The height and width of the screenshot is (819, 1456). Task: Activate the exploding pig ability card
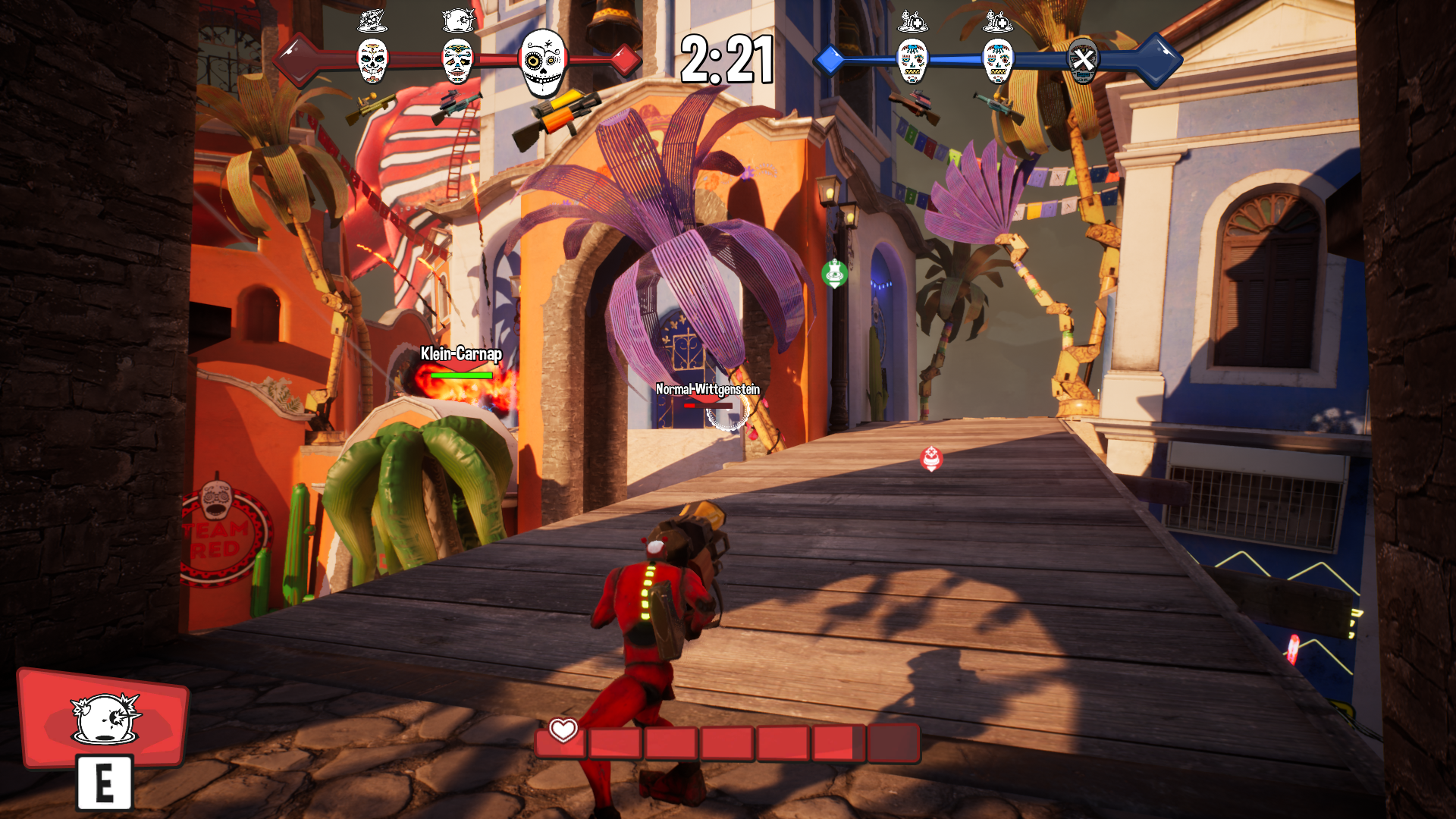(x=104, y=718)
